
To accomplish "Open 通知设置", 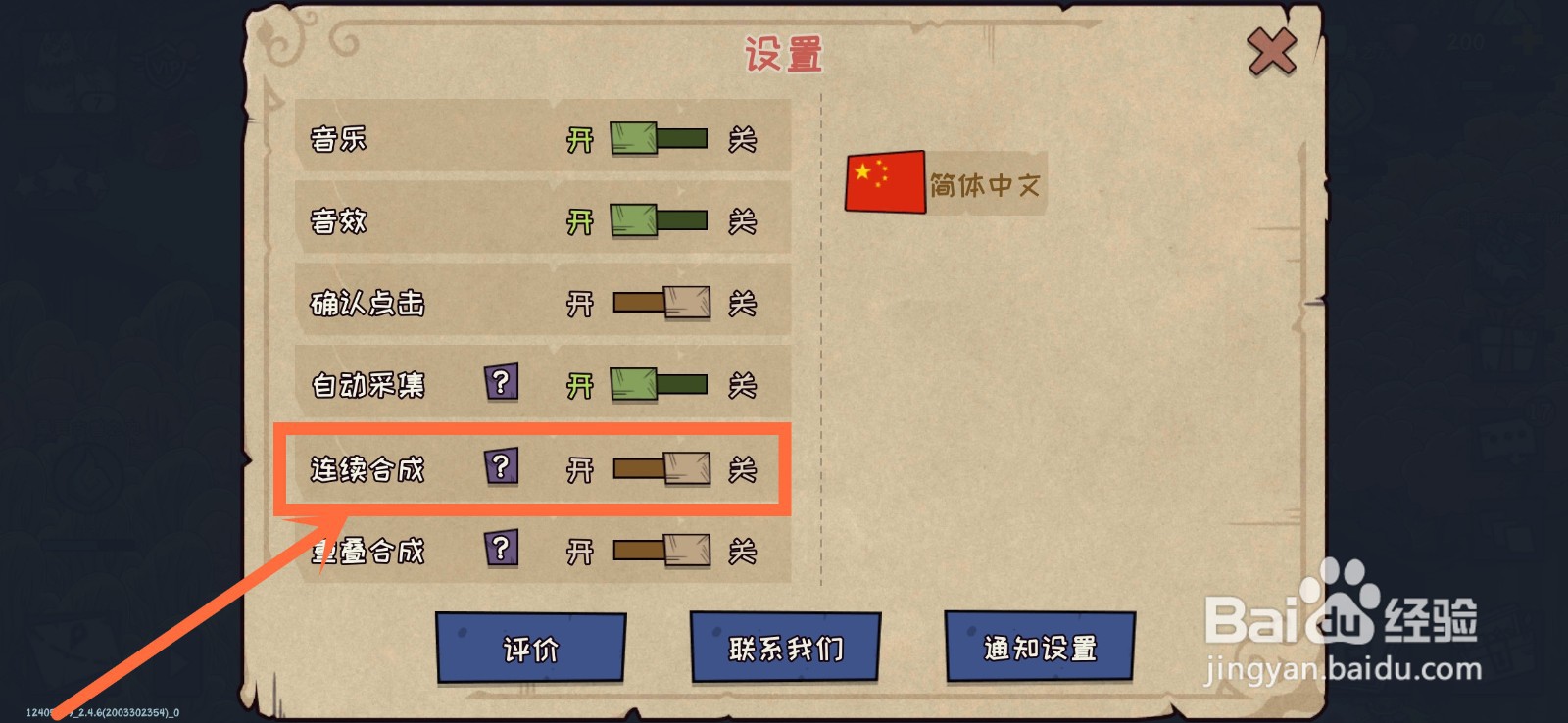I will (x=1039, y=648).
